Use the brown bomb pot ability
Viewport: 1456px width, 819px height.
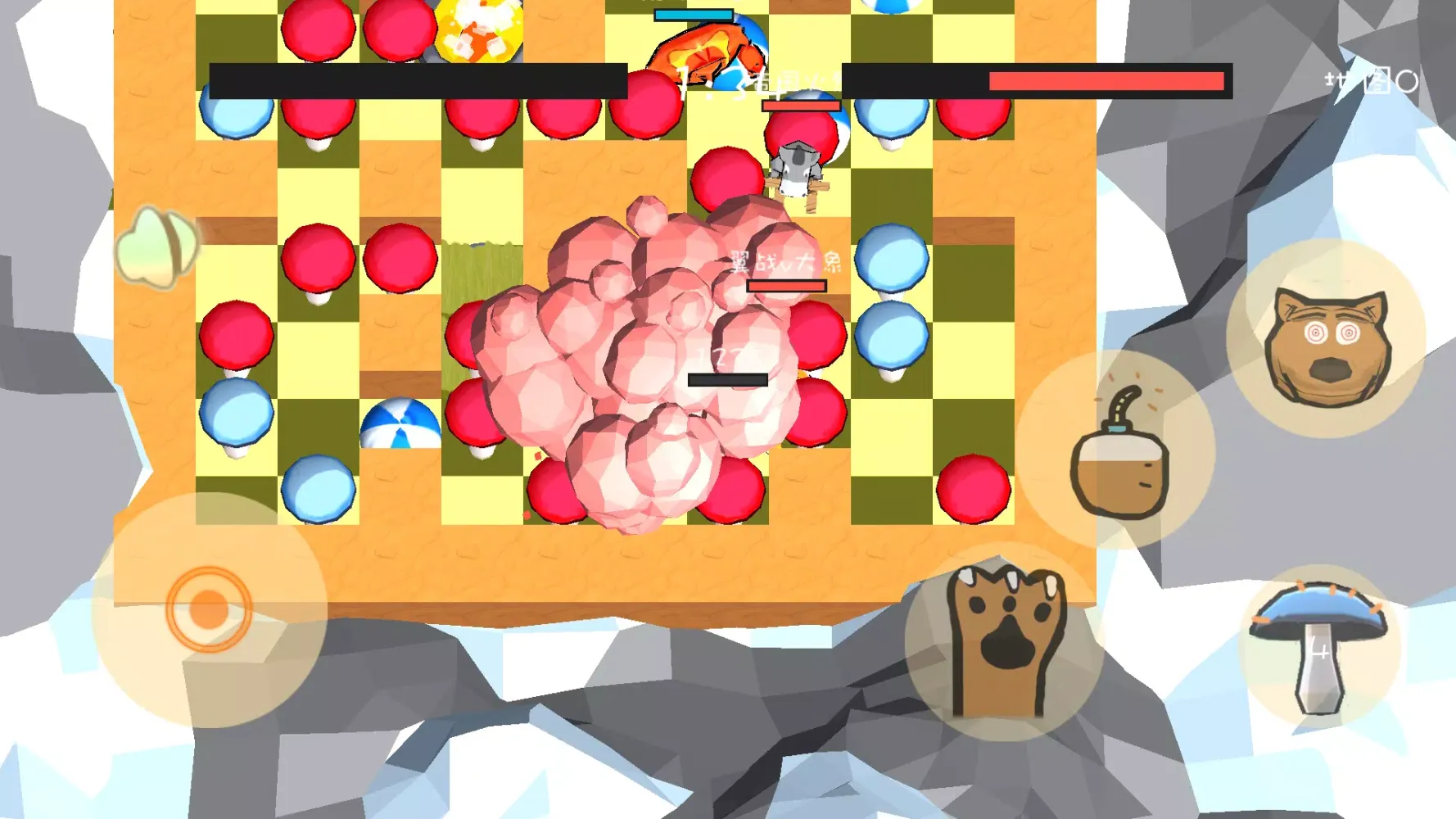[1119, 453]
